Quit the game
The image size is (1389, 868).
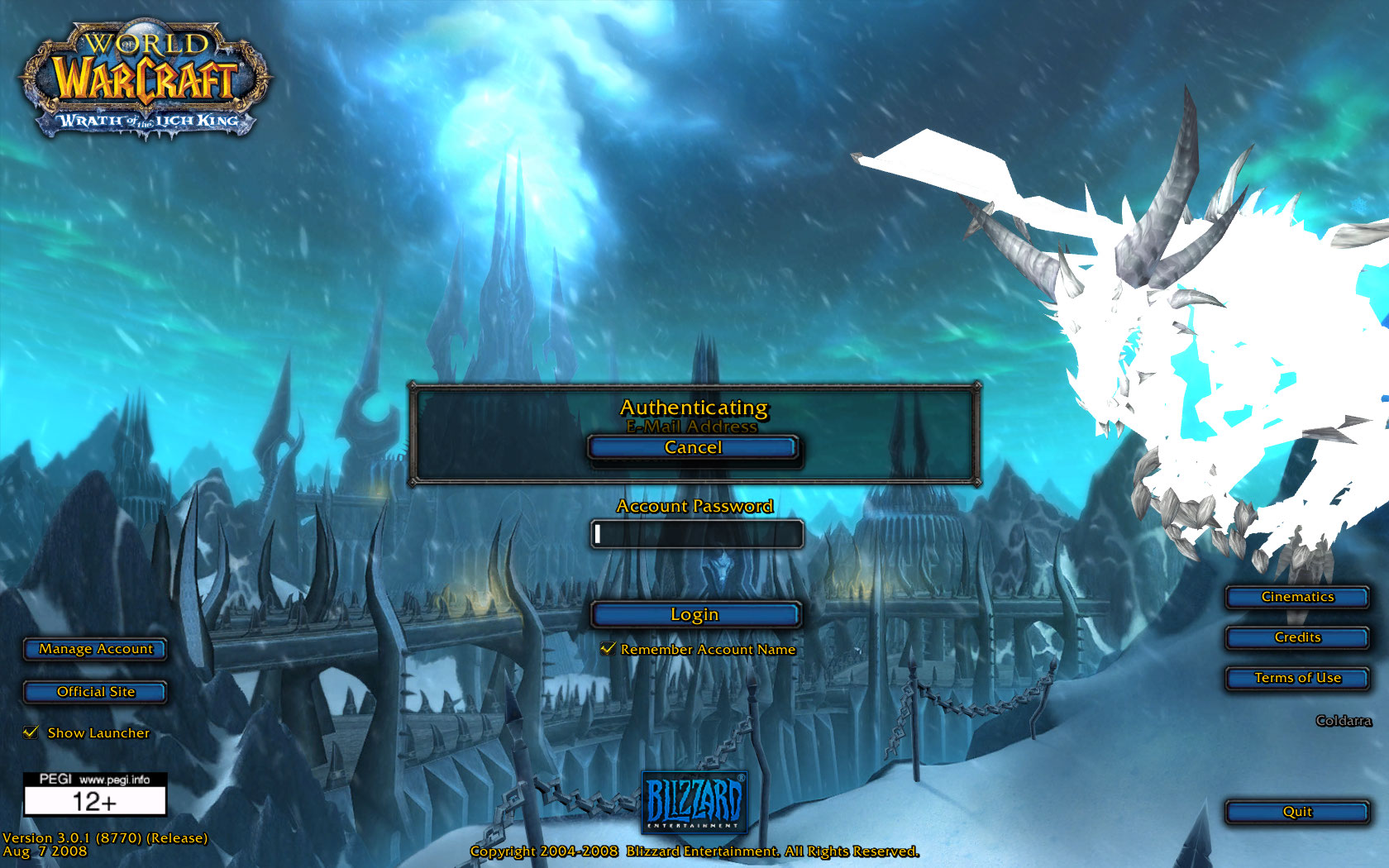tap(1296, 812)
